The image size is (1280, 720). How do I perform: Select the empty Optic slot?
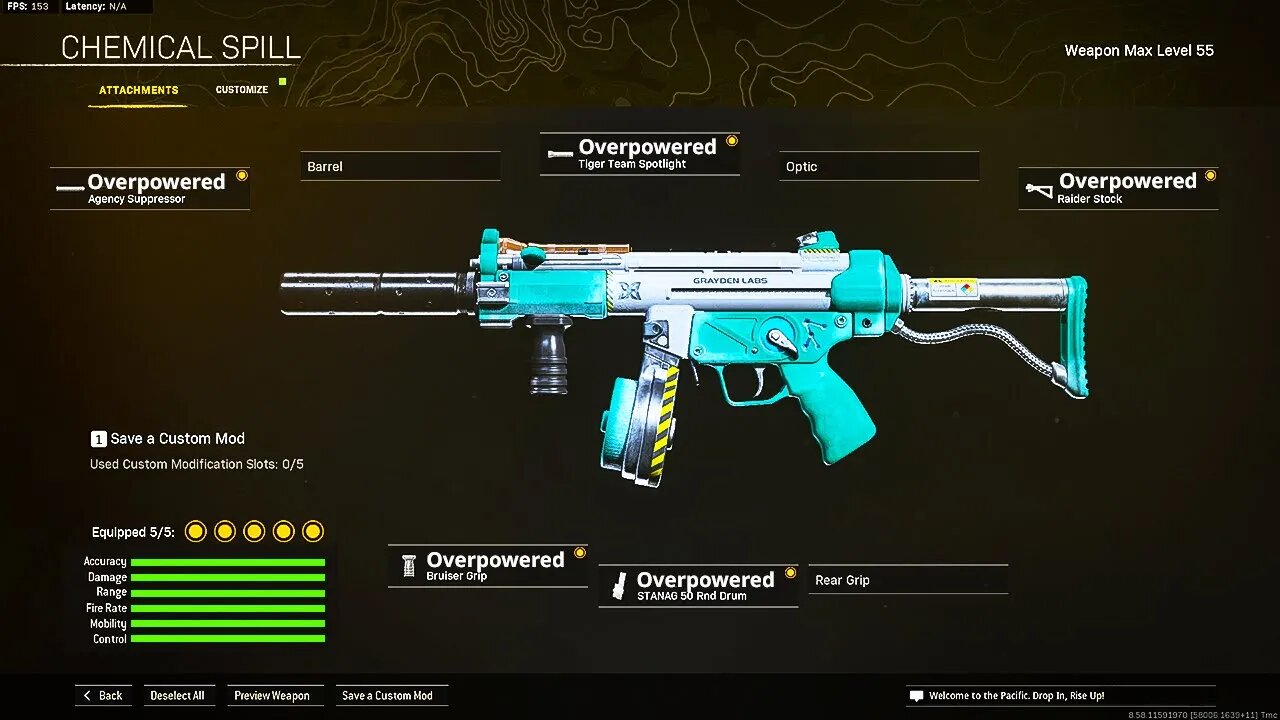(x=878, y=166)
